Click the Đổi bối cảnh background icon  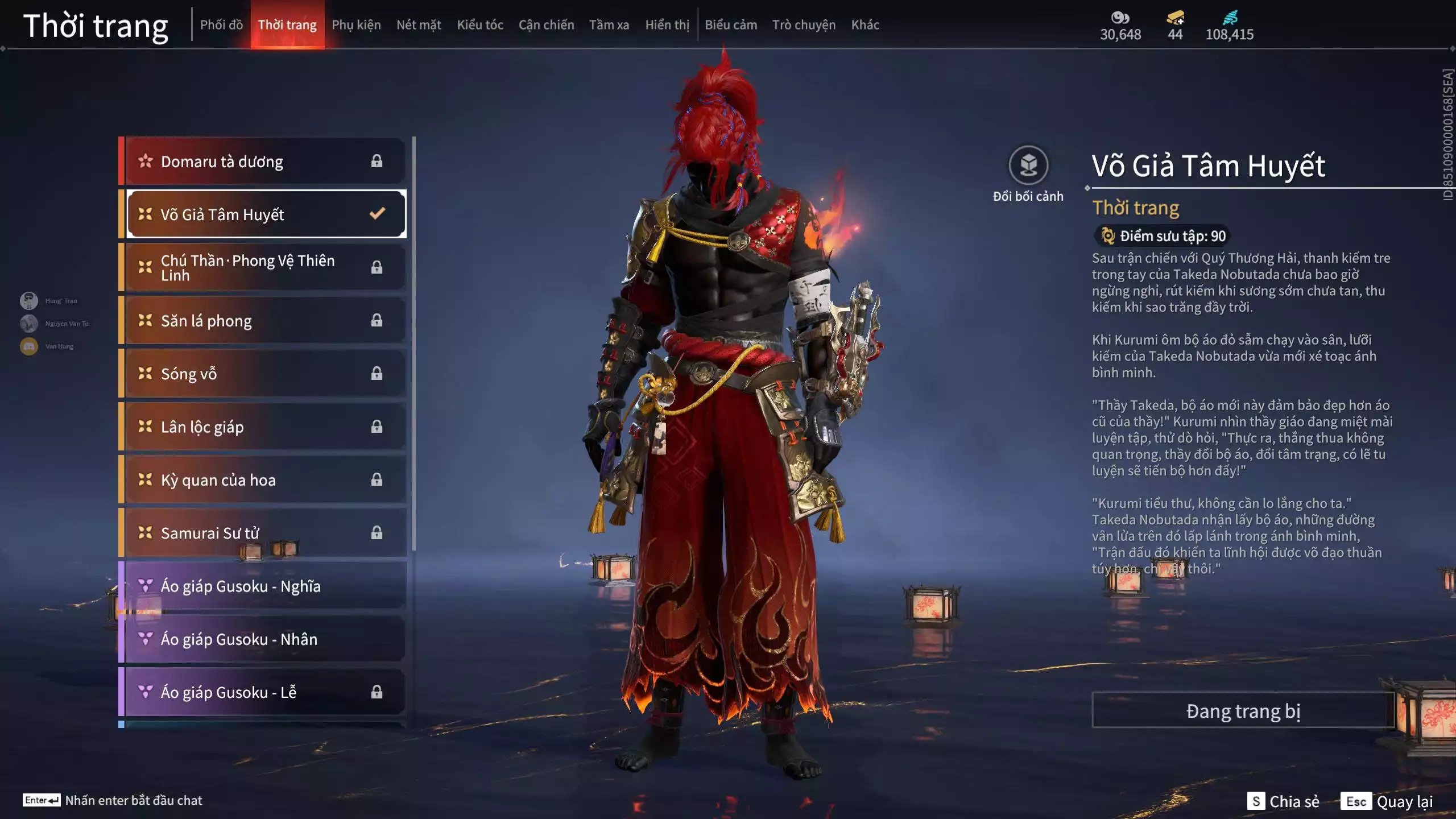pos(1028,166)
